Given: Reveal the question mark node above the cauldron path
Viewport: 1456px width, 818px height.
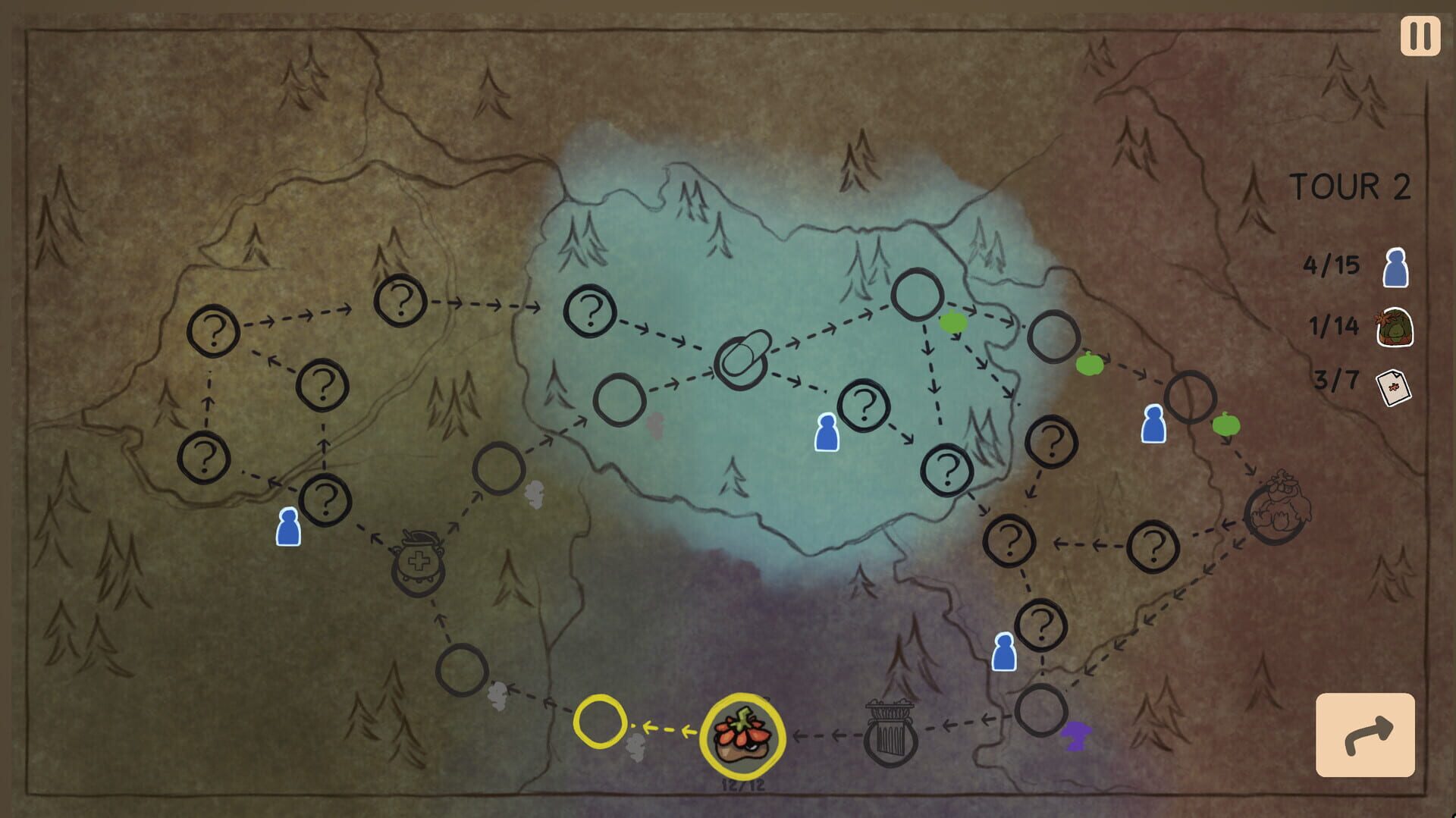Looking at the screenshot, I should click(x=326, y=500).
